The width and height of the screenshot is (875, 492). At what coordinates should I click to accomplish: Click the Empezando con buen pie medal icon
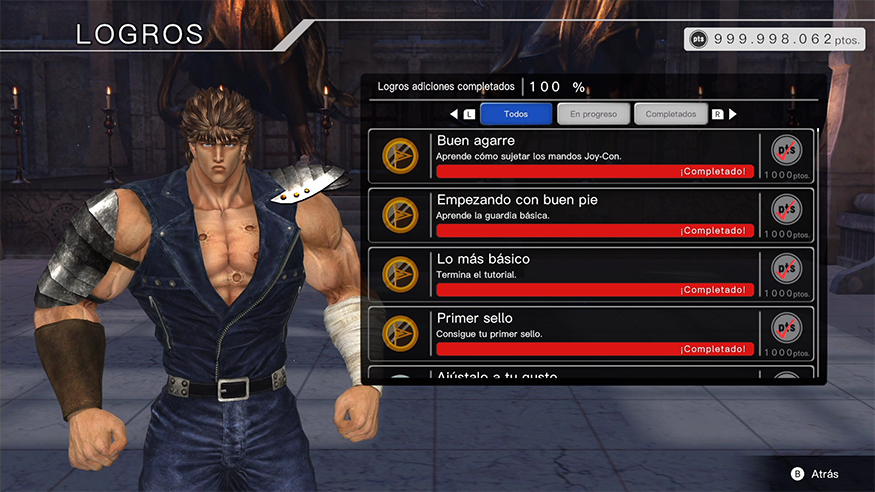(402, 213)
